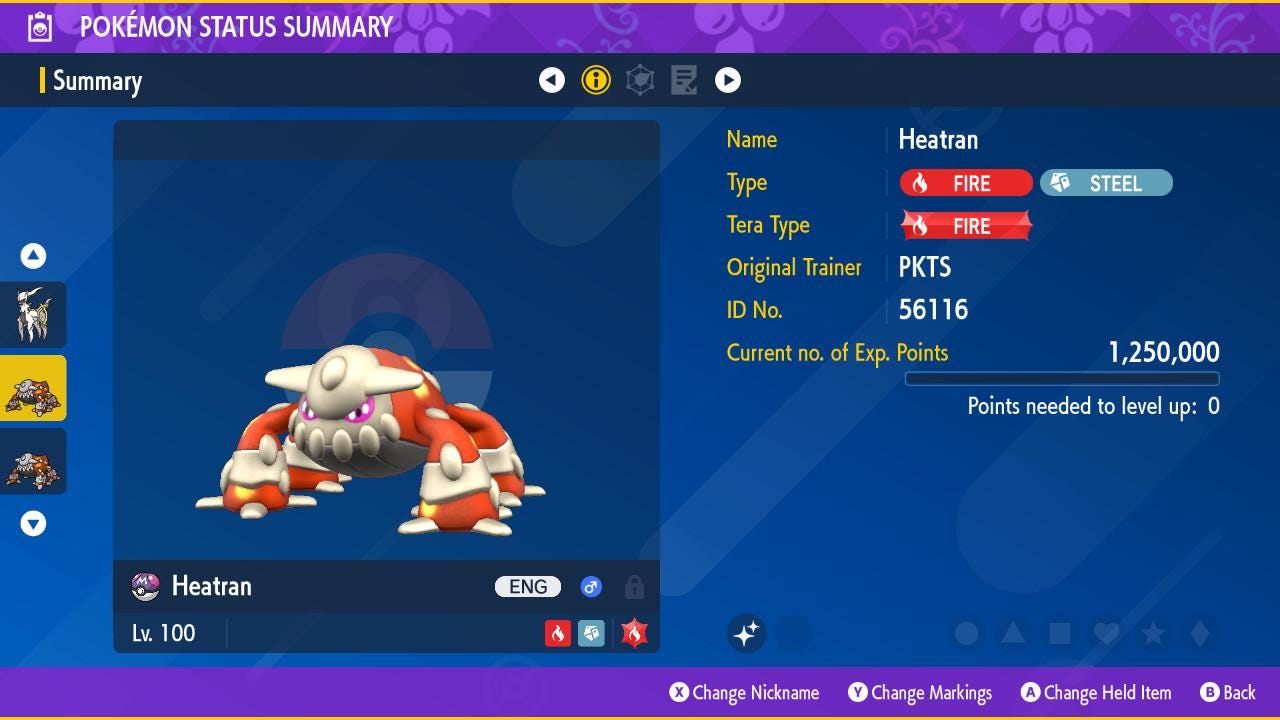
Task: Show the next Pokémon with down arrow
Action: point(34,523)
